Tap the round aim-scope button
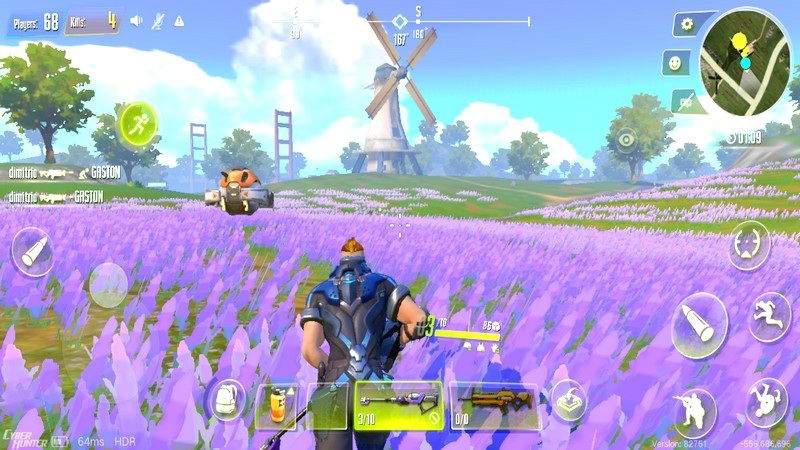Screen dimensions: 800x450 pyautogui.click(x=748, y=244)
